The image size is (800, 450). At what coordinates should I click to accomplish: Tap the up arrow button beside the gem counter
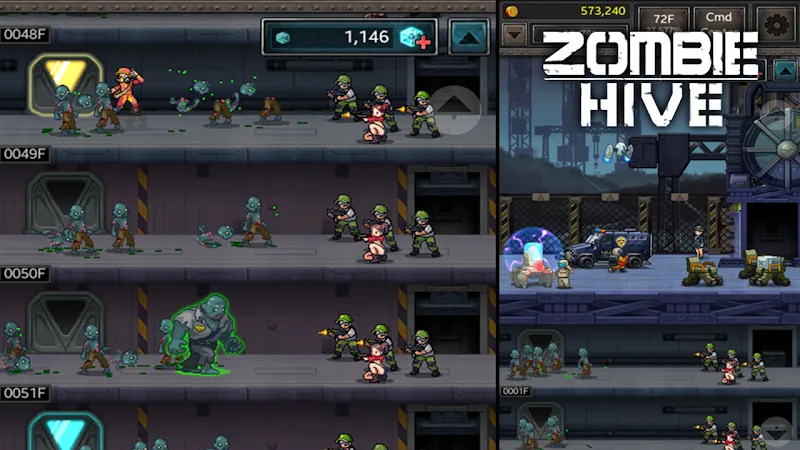tap(468, 37)
